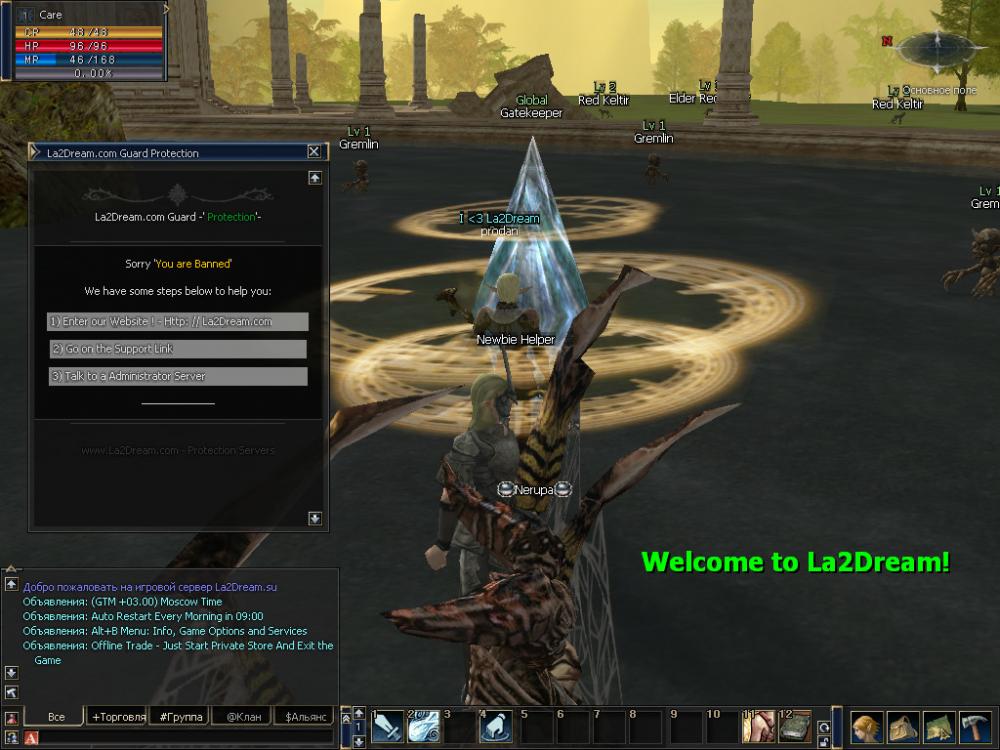Choose "Talk to a Administrator Server"
This screenshot has width=1000, height=750.
point(178,376)
